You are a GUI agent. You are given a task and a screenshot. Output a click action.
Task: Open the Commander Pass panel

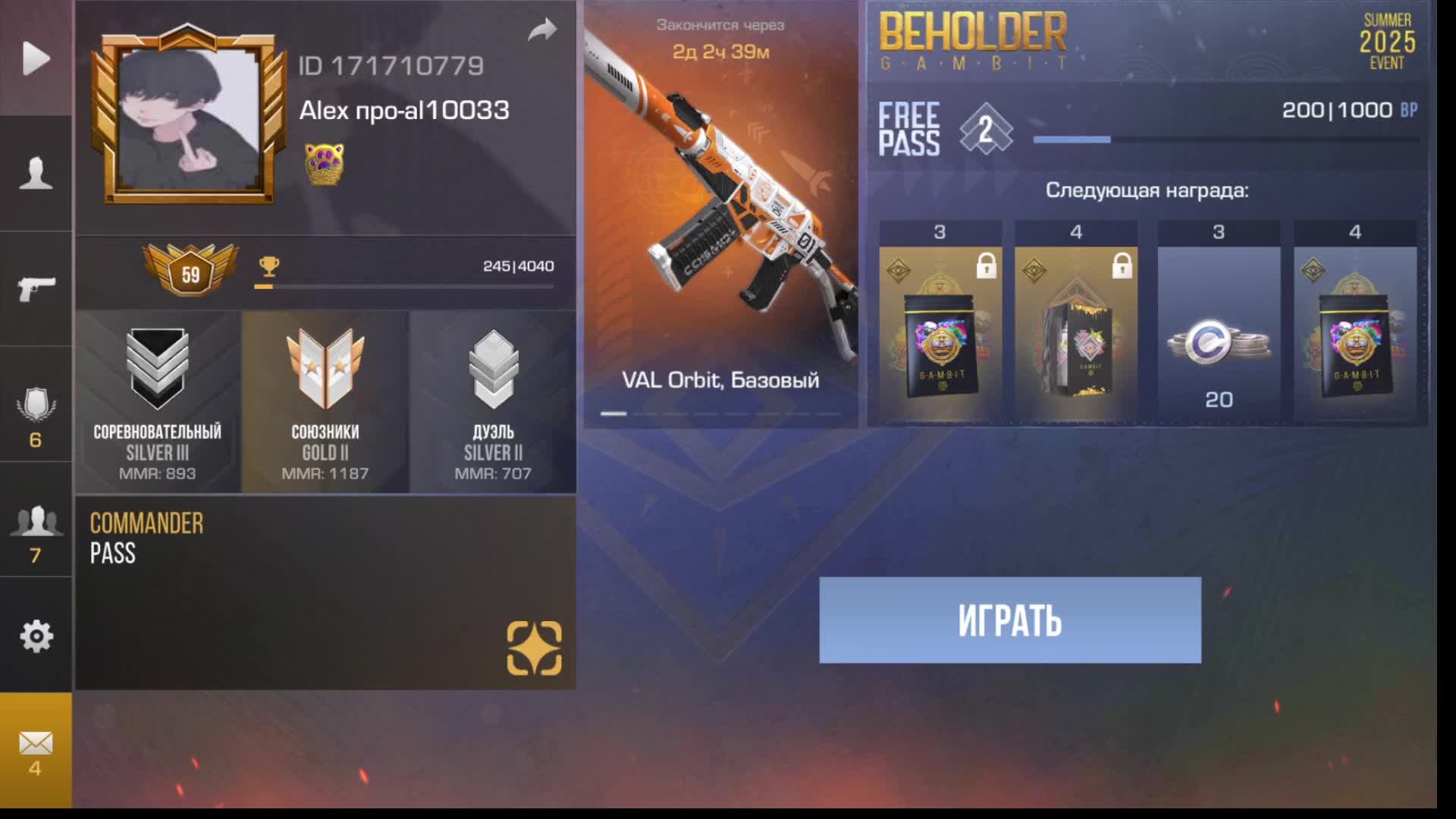pyautogui.click(x=325, y=592)
